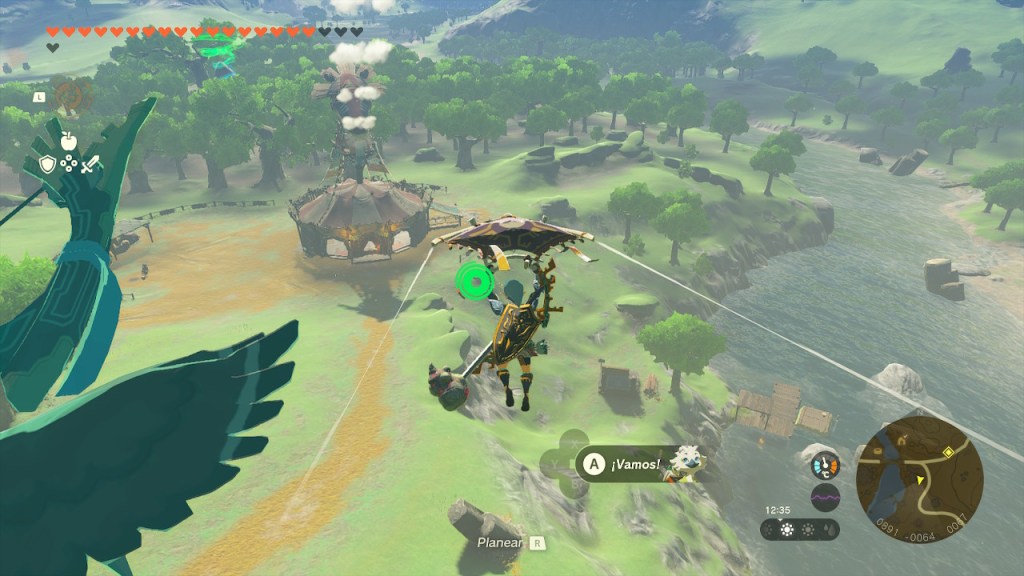Choose the apple food quick-select icon
The width and height of the screenshot is (1024, 576).
point(69,141)
